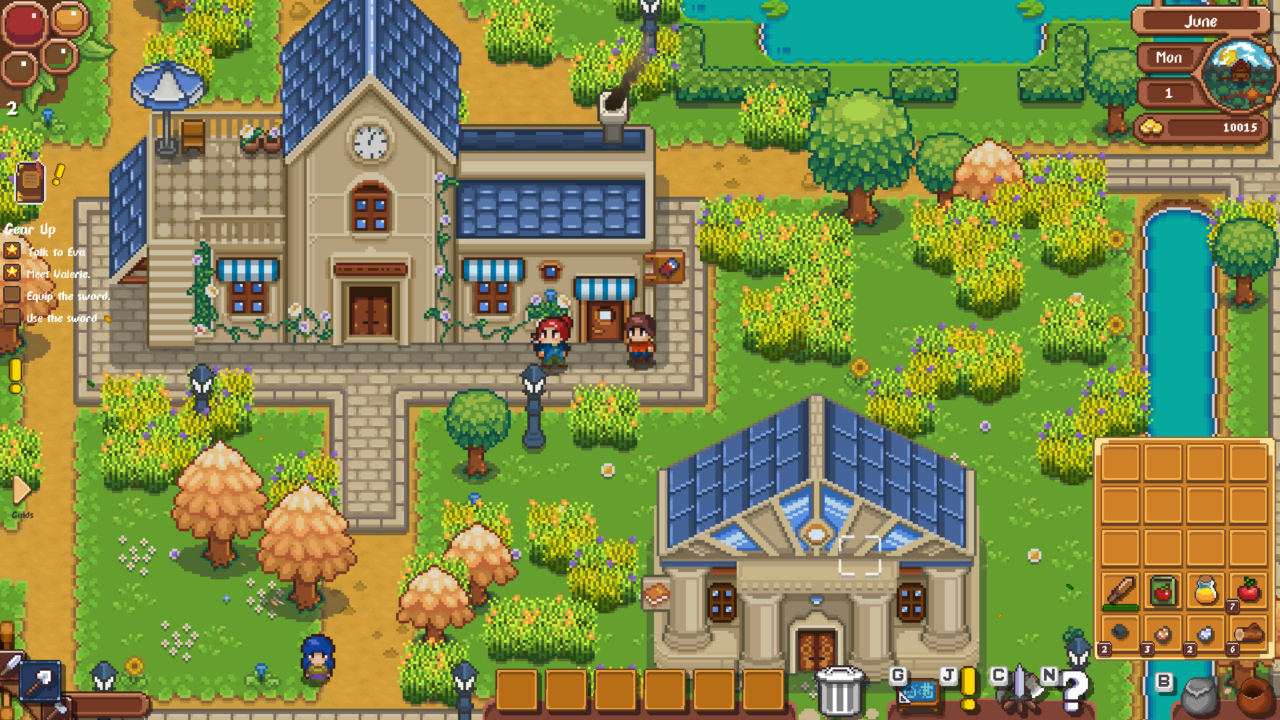Click the wood log stack of 6
This screenshot has width=1280, height=720.
coord(1248,632)
